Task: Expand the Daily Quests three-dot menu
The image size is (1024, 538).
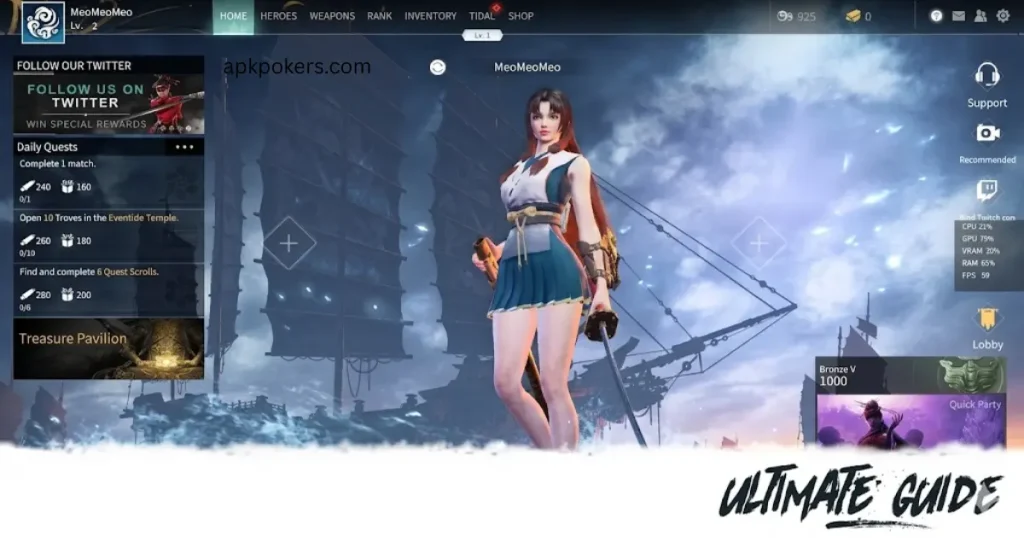Action: coord(185,147)
